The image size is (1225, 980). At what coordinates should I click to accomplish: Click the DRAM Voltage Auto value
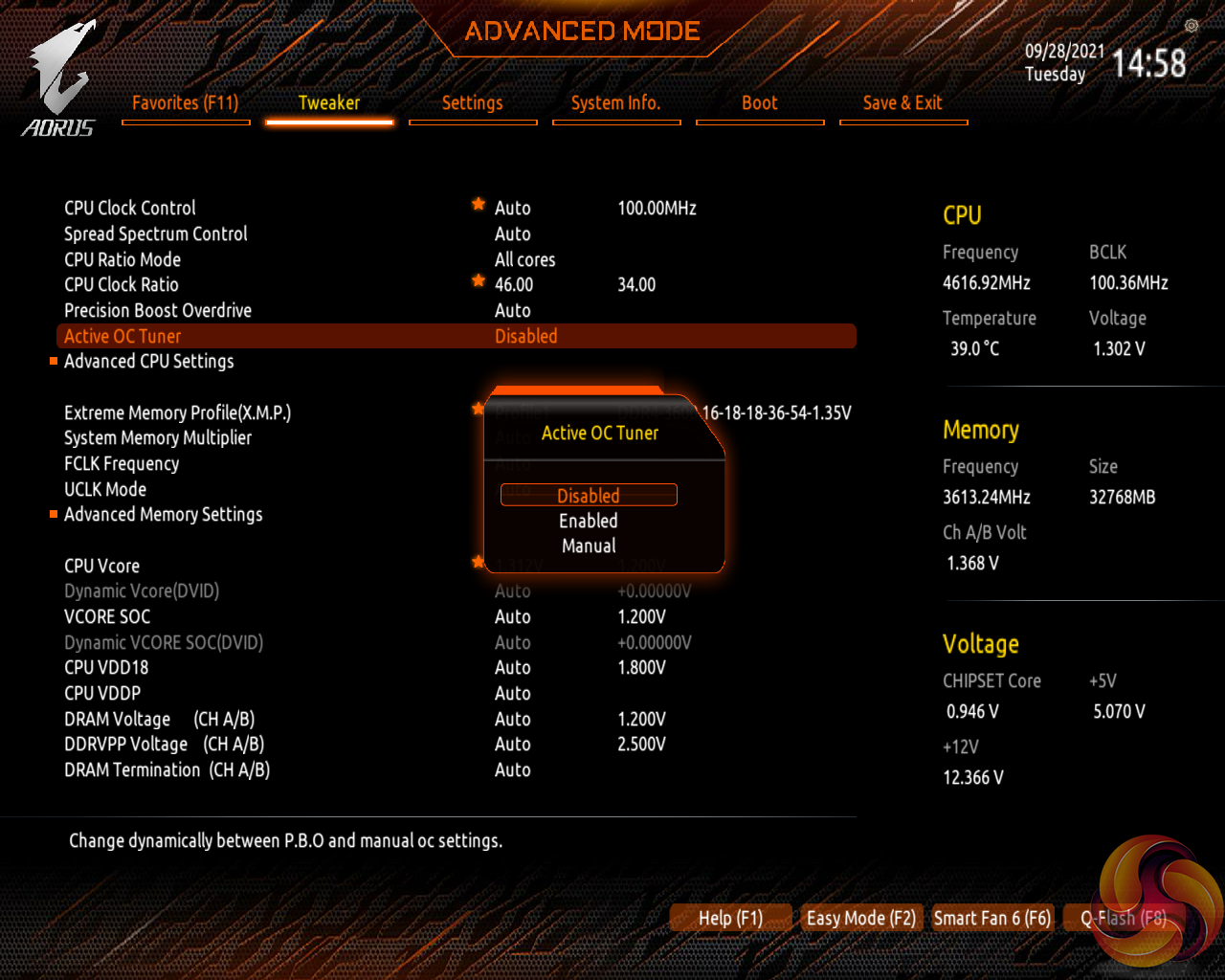pos(513,719)
